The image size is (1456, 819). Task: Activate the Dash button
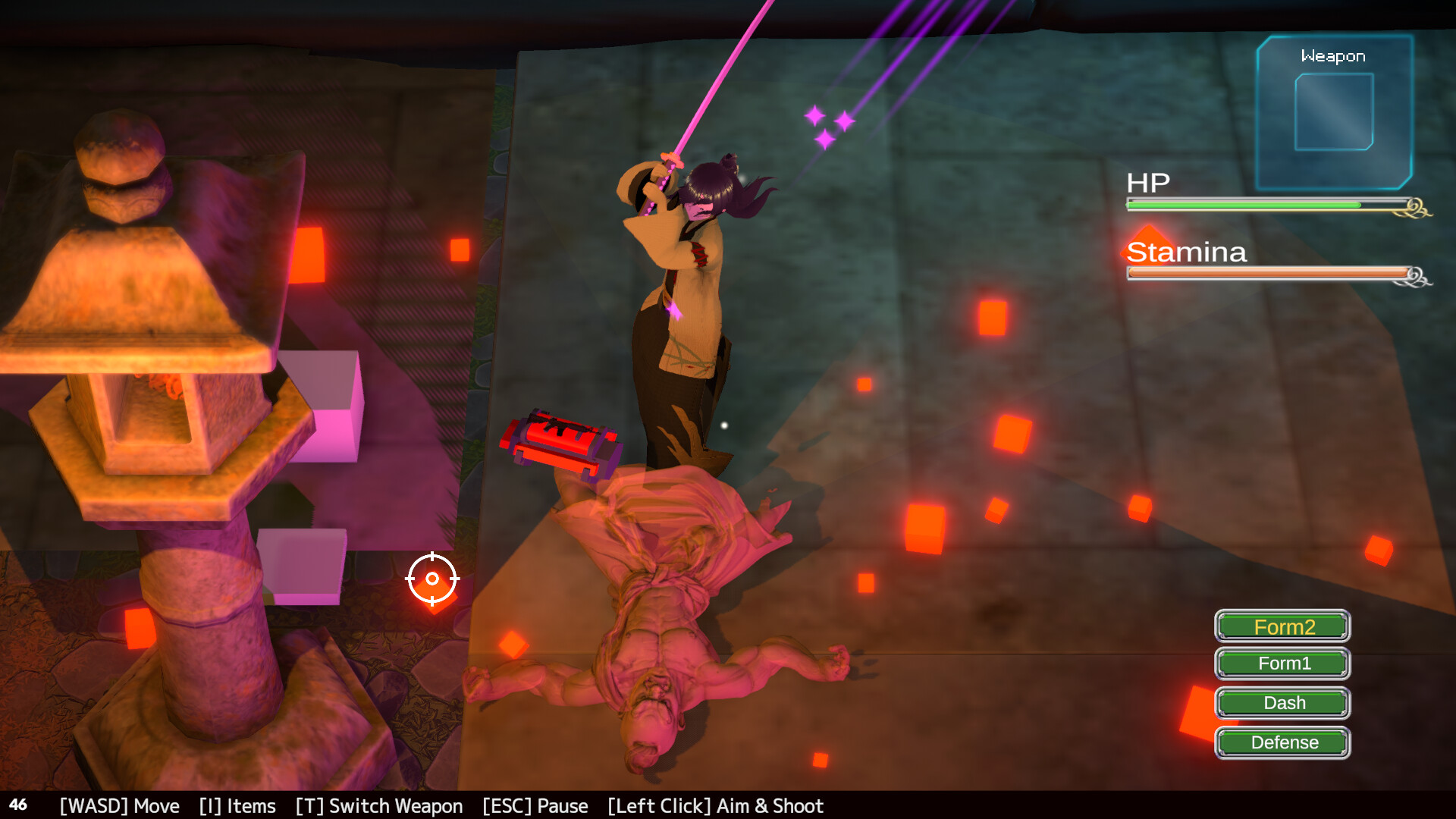1282,703
